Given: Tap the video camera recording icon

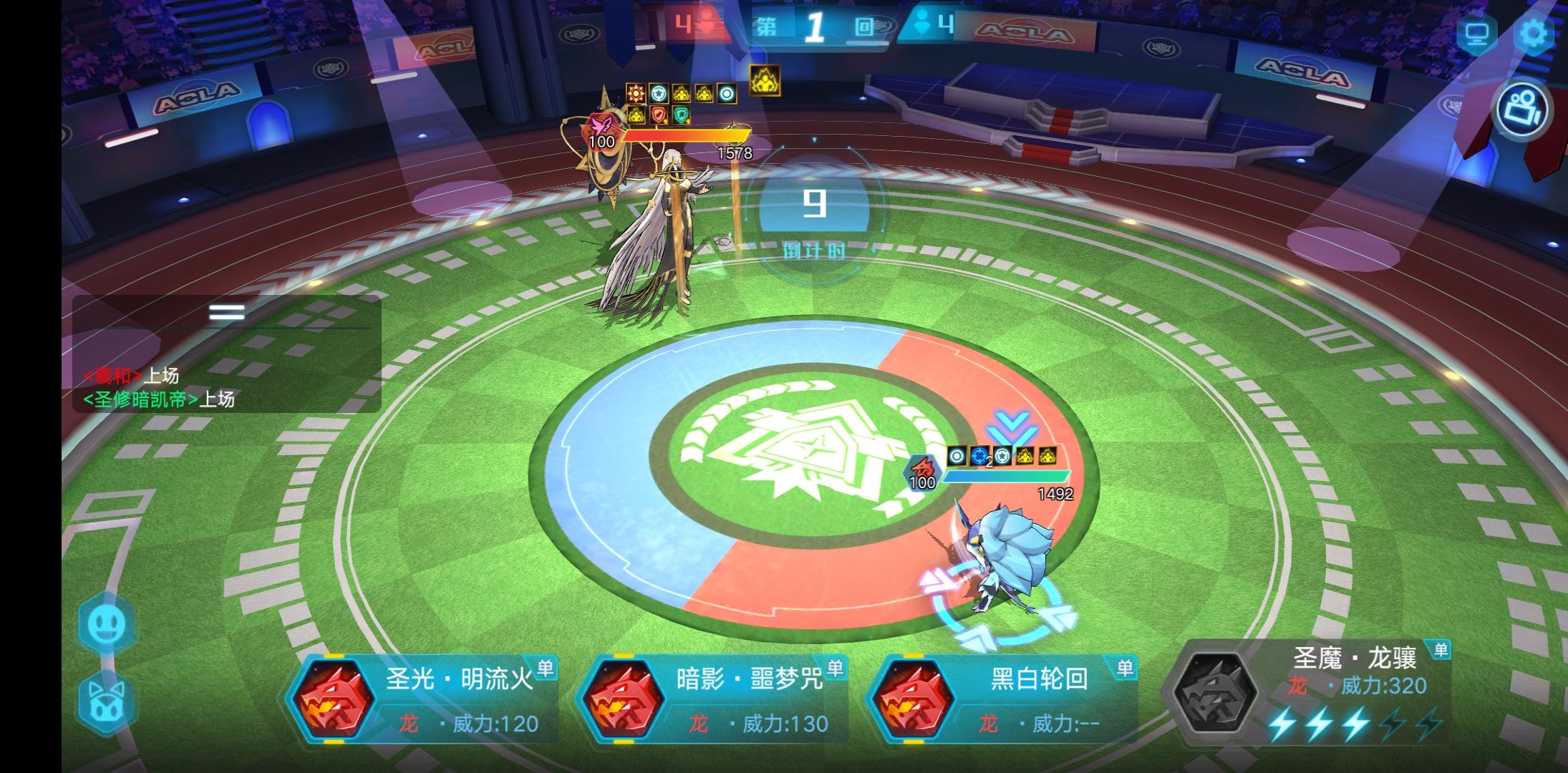Looking at the screenshot, I should (x=1524, y=110).
